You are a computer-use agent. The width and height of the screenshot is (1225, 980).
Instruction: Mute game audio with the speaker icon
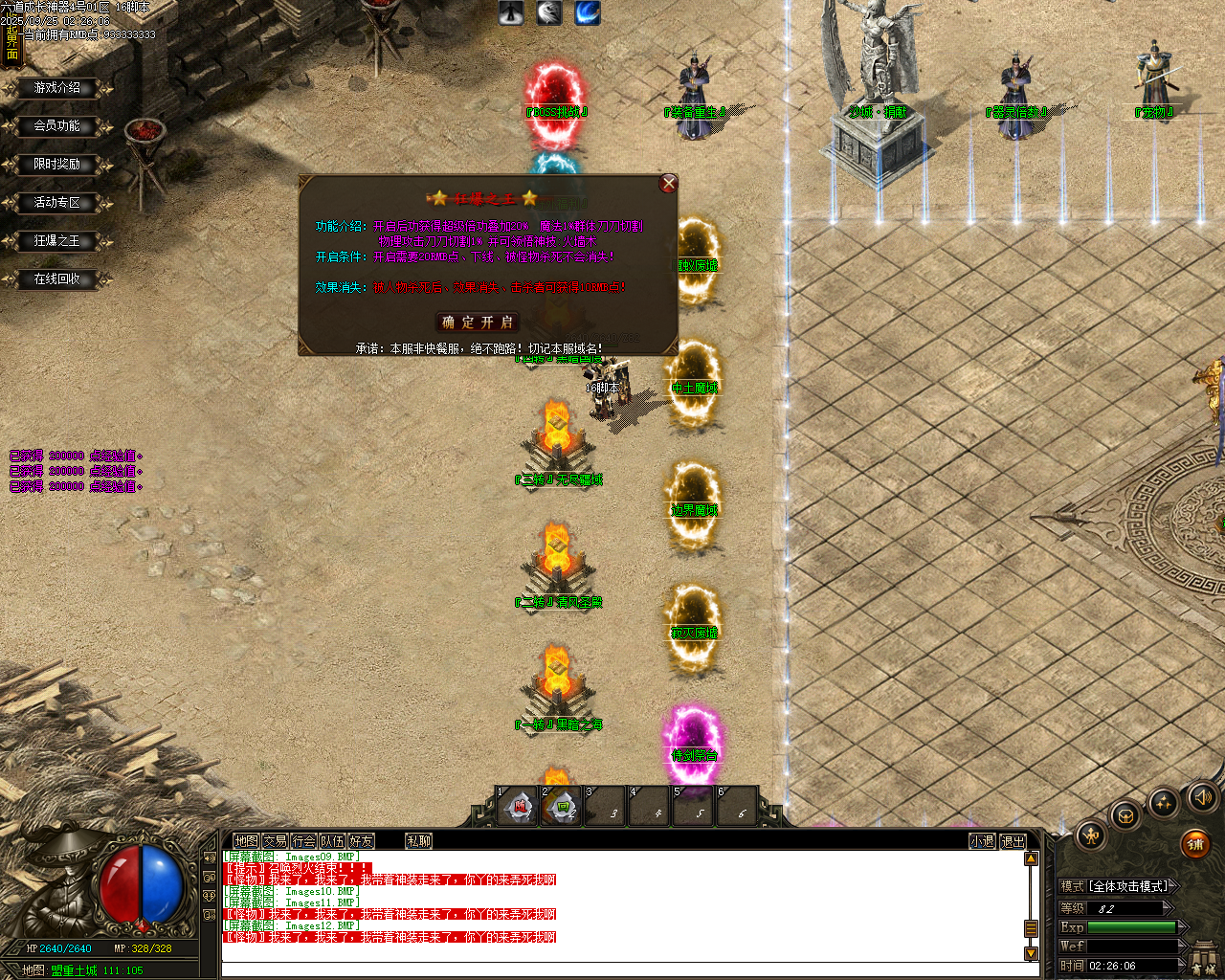tap(1203, 795)
